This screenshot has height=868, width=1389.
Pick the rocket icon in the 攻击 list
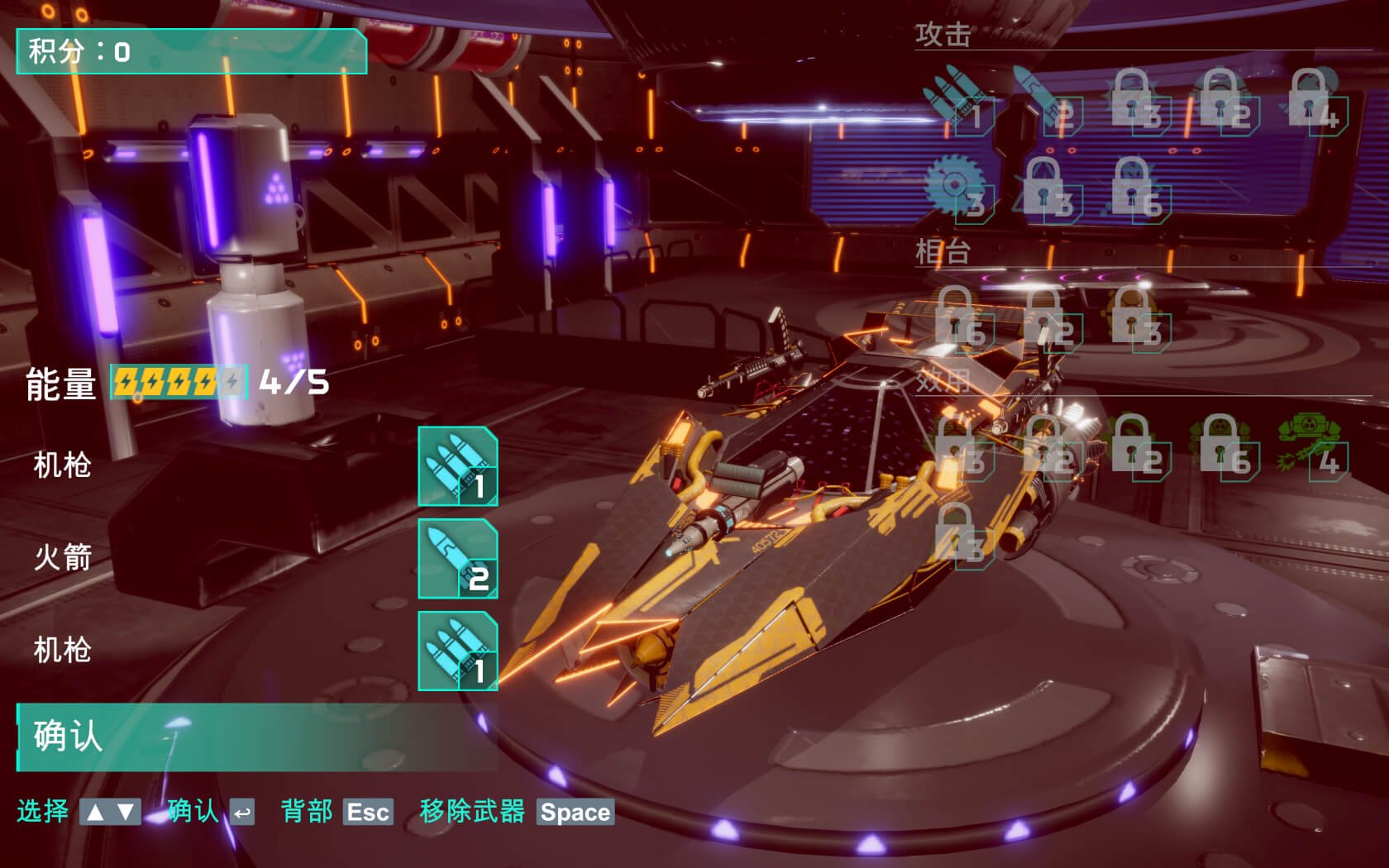tap(1047, 103)
